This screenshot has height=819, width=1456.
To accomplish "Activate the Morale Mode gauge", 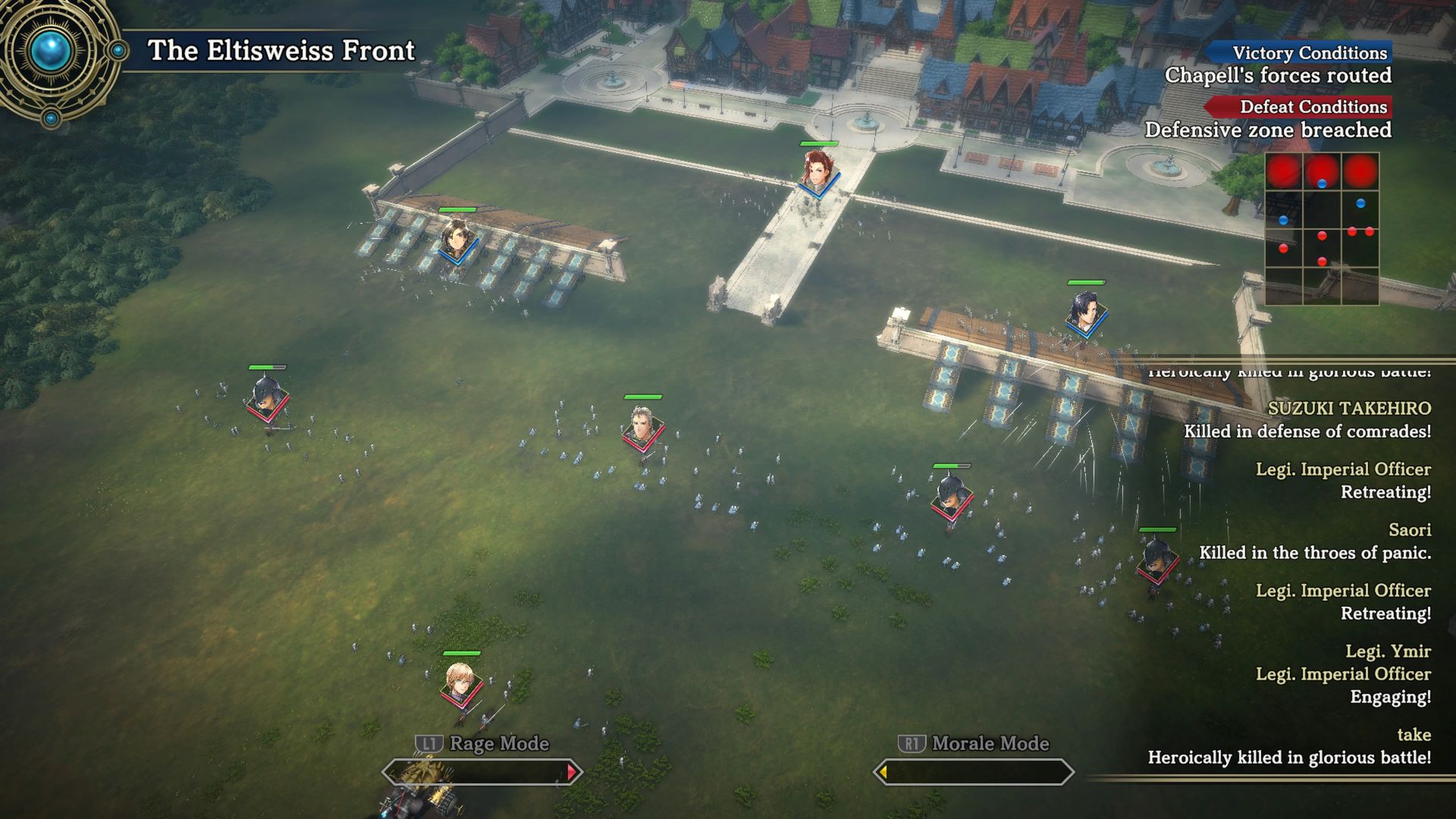I will point(974,772).
